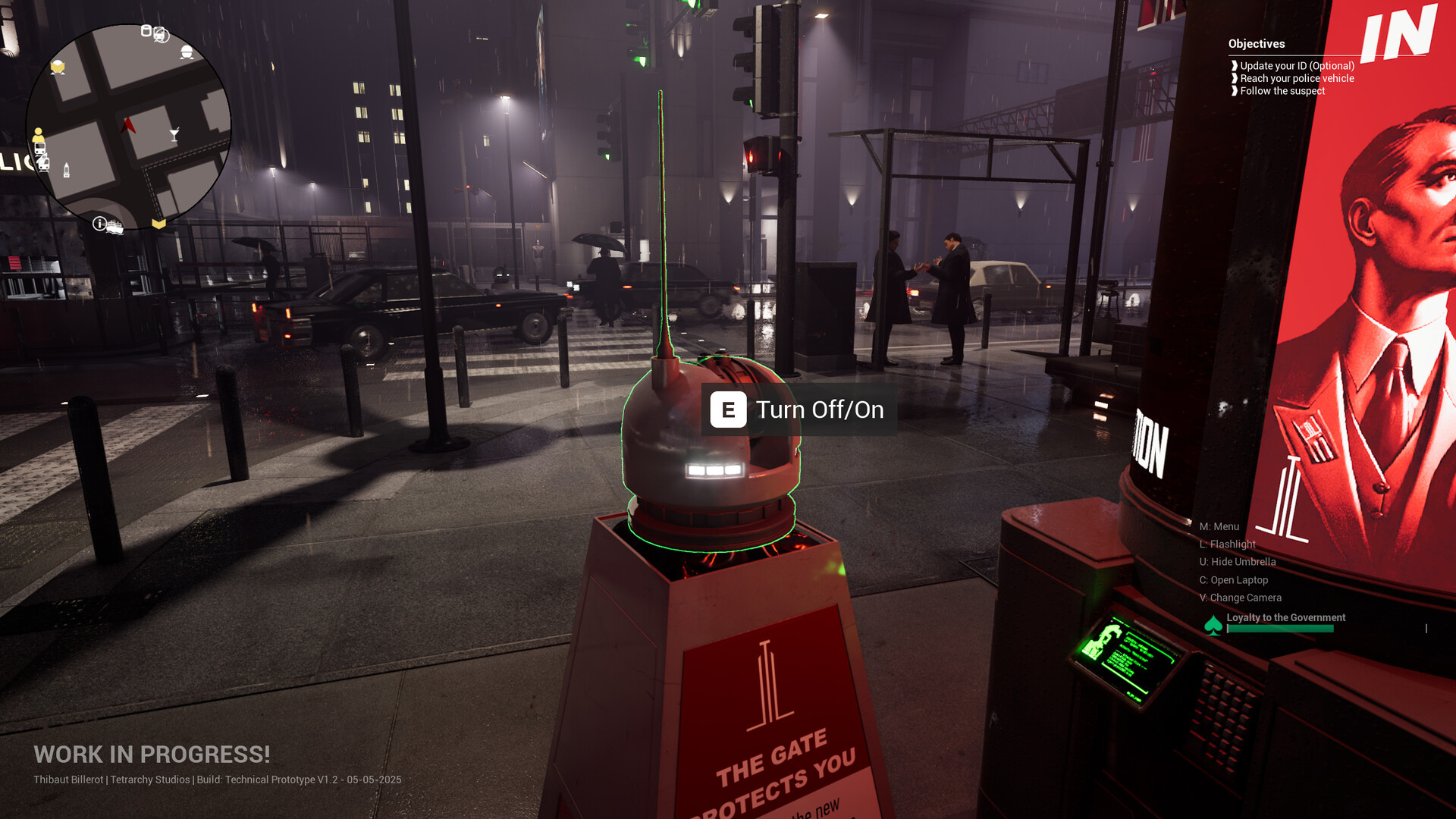Select the red player arrow on the minimap
1456x819 pixels.
point(128,125)
